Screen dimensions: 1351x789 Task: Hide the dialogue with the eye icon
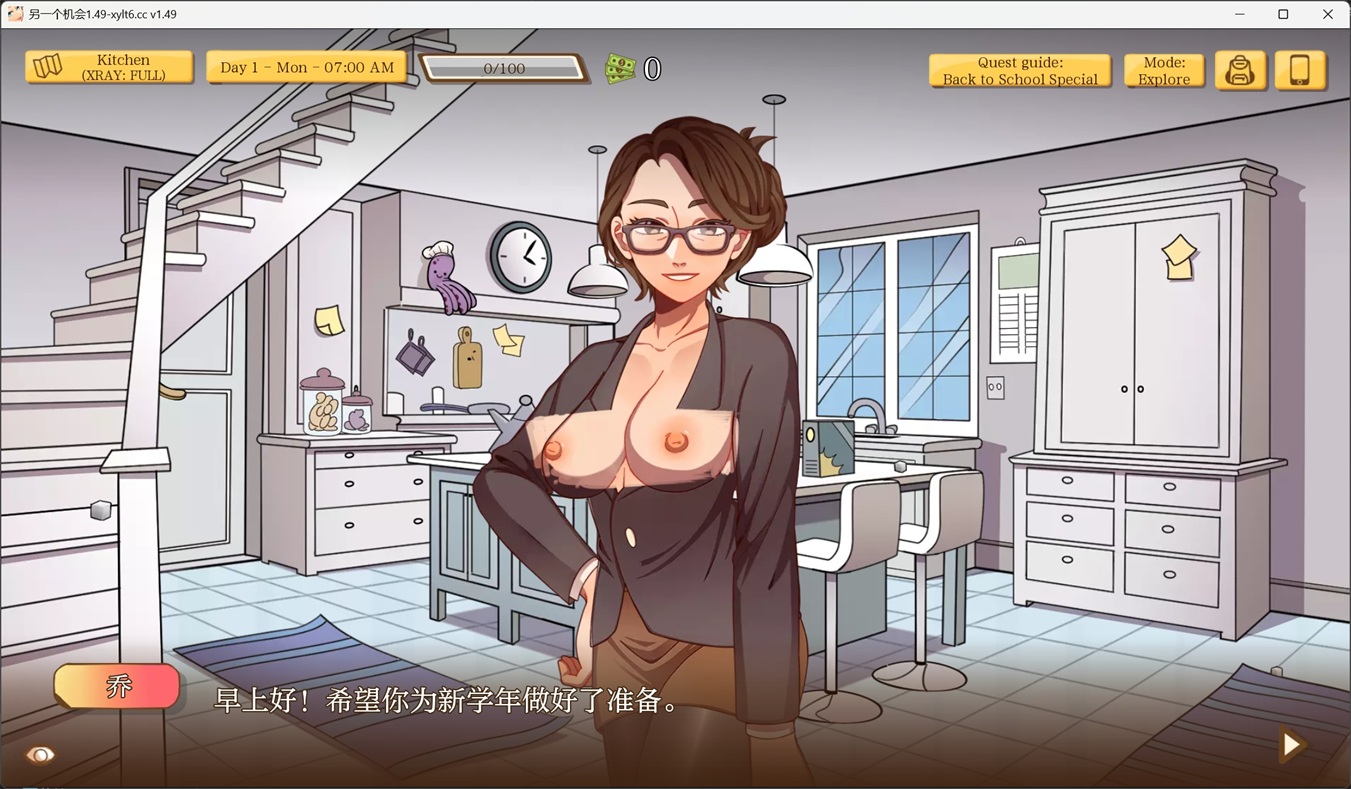(41, 755)
